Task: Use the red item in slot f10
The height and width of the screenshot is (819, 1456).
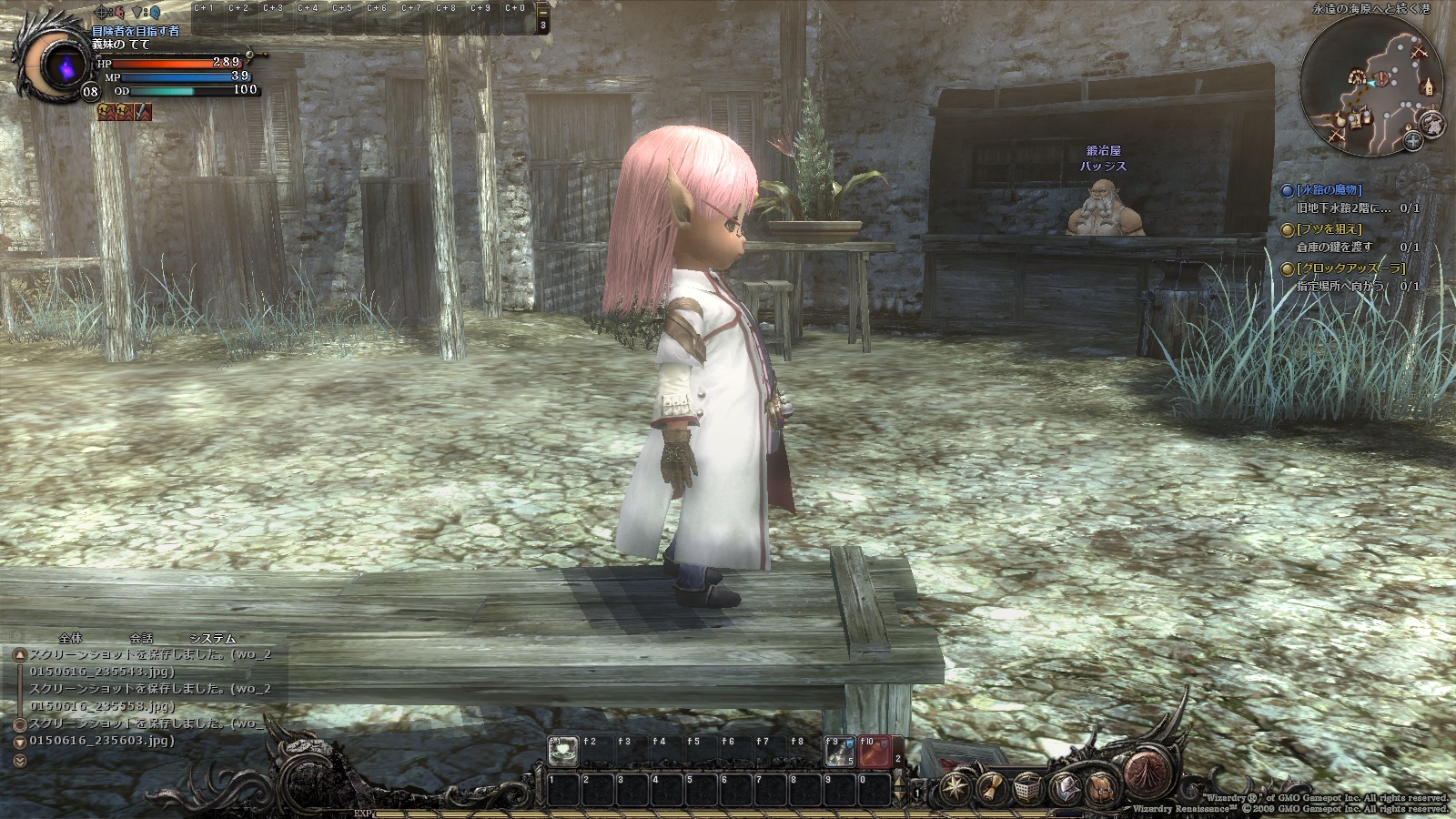Action: 875,752
